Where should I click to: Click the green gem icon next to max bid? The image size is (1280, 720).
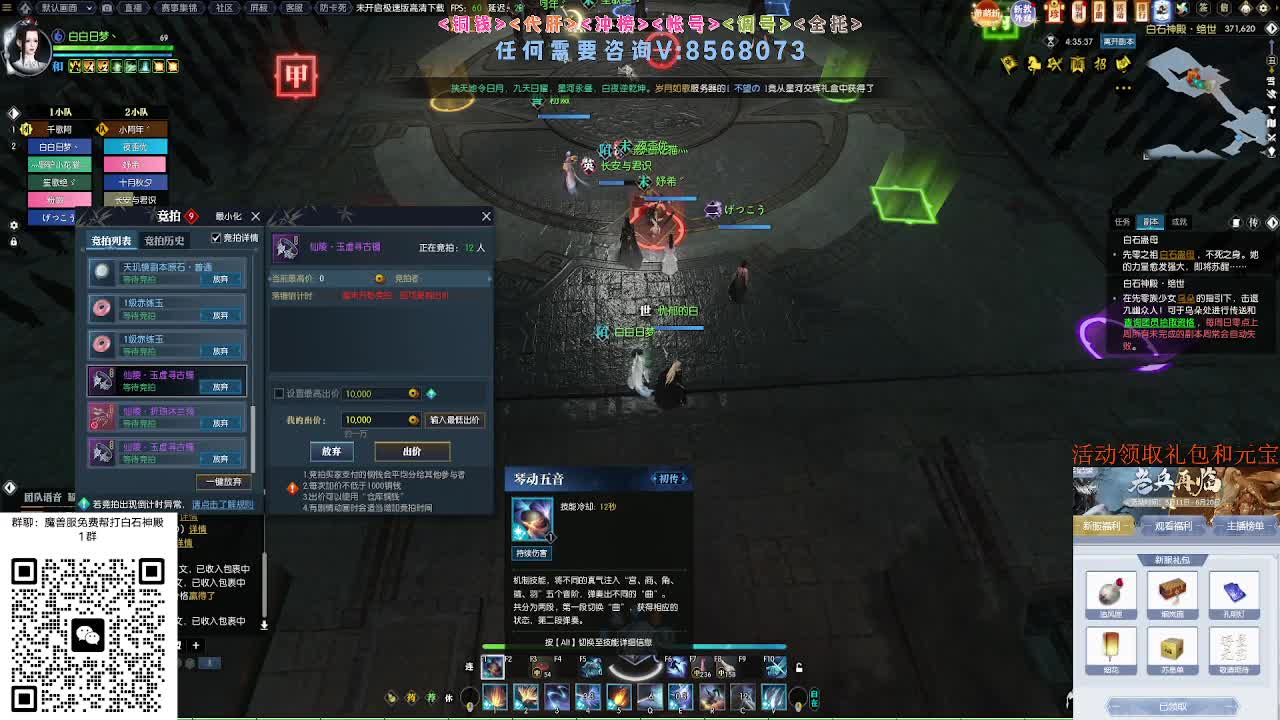431,393
